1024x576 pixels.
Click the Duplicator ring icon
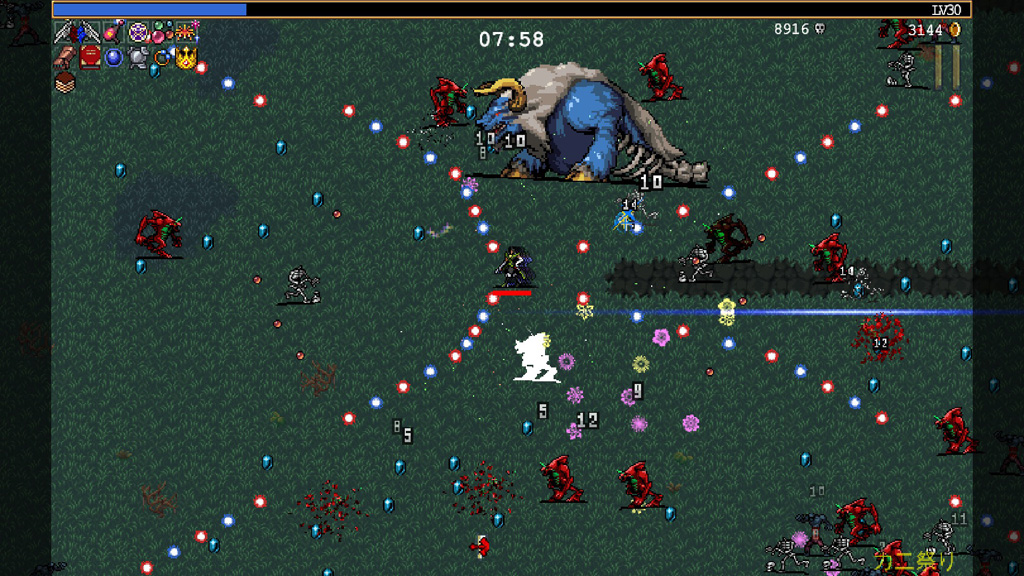(162, 57)
